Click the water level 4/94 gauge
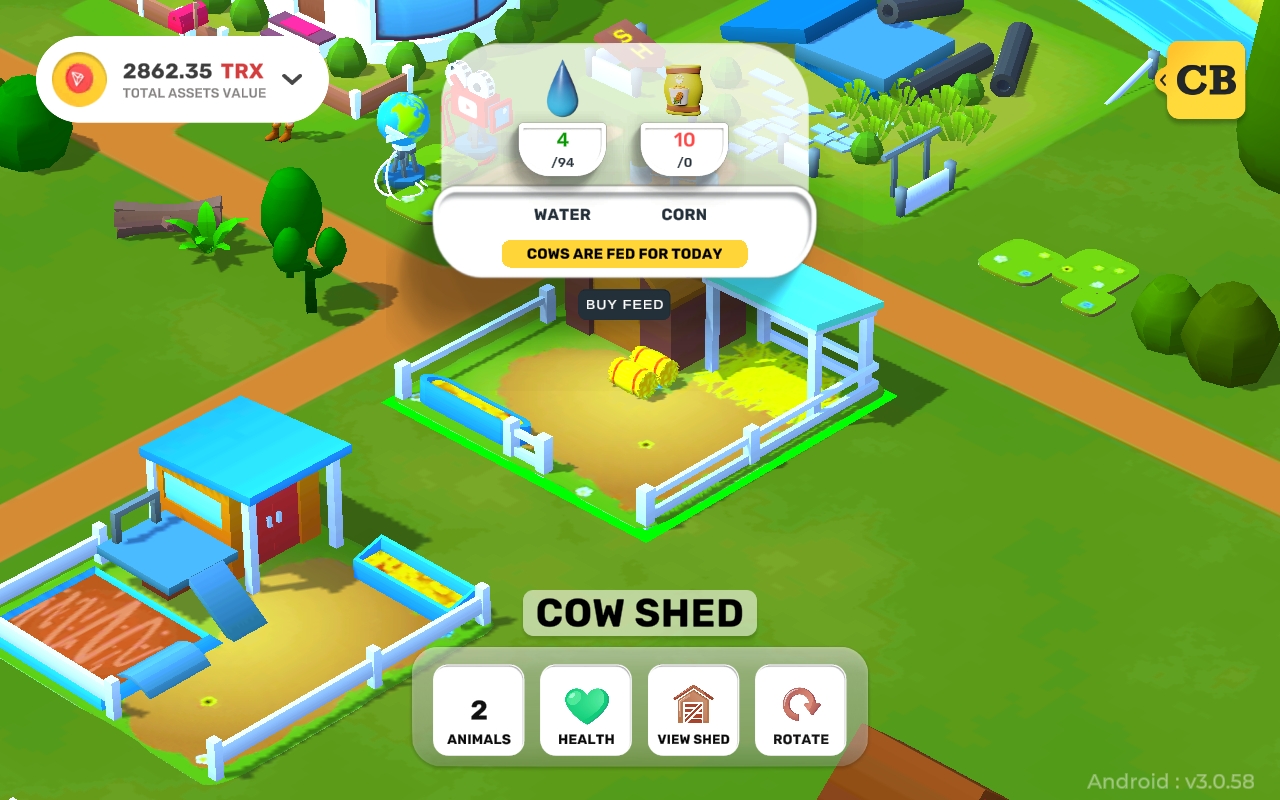 [x=562, y=148]
